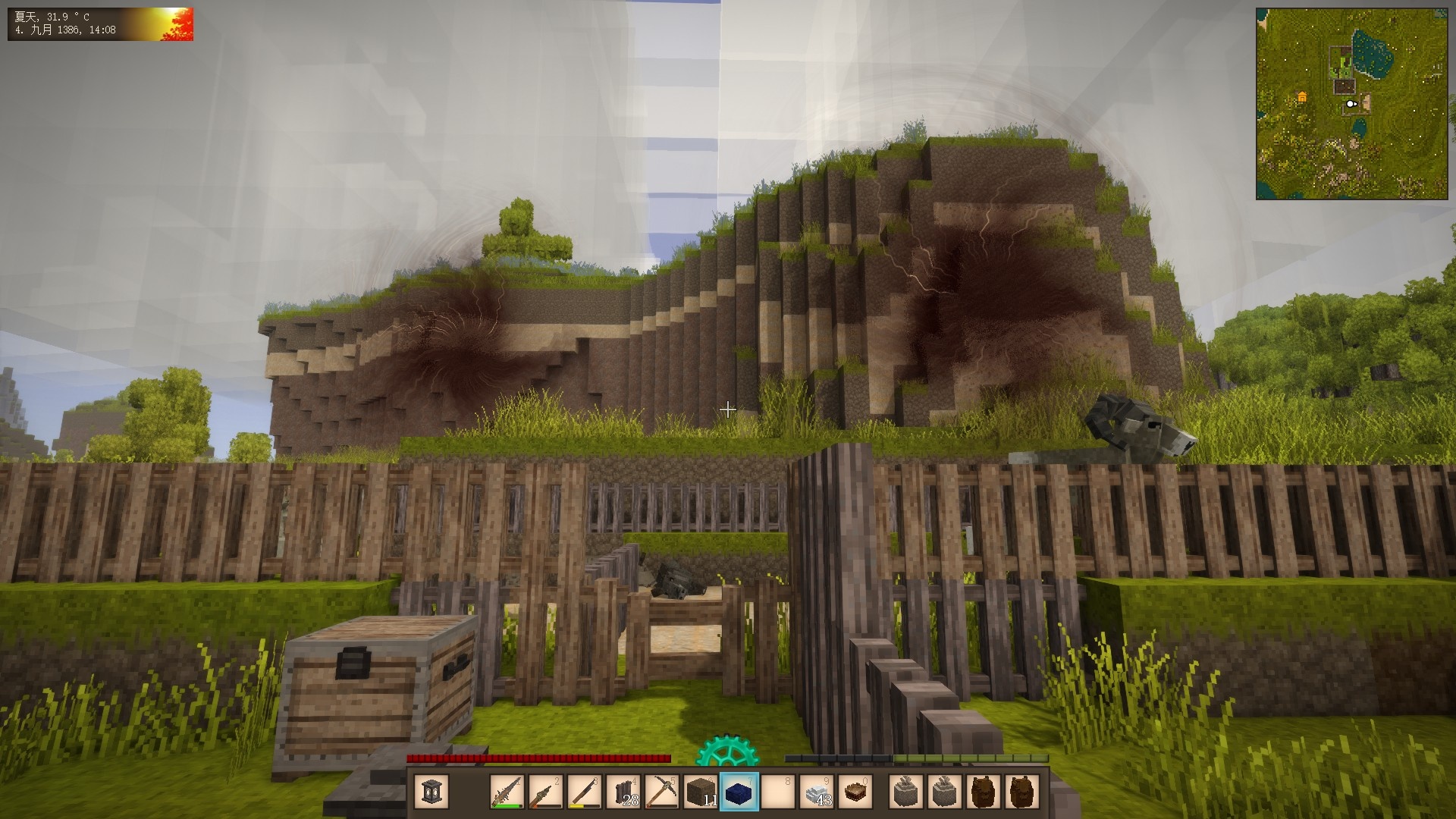This screenshot has width=1456, height=819.
Task: Click the orange house waypoint on minimap
Action: point(1302,97)
